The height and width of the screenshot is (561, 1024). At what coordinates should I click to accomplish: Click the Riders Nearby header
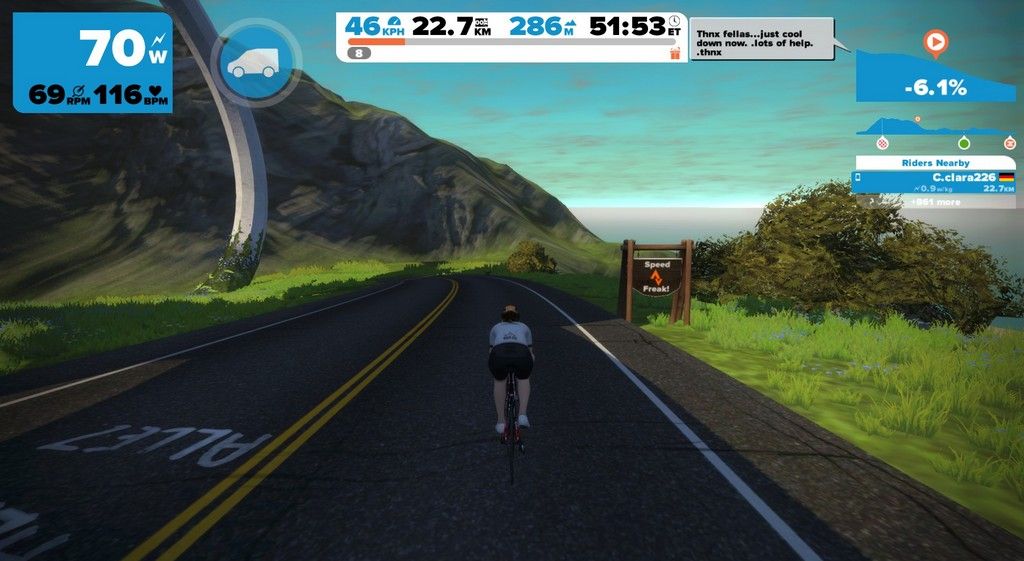(x=936, y=162)
